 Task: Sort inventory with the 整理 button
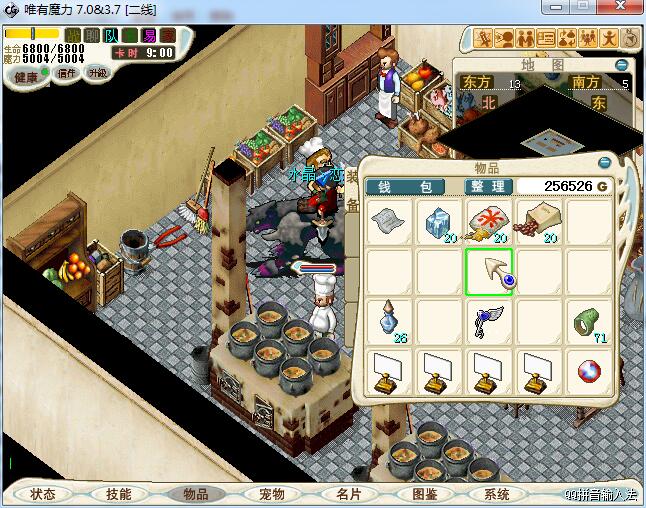[x=490, y=187]
